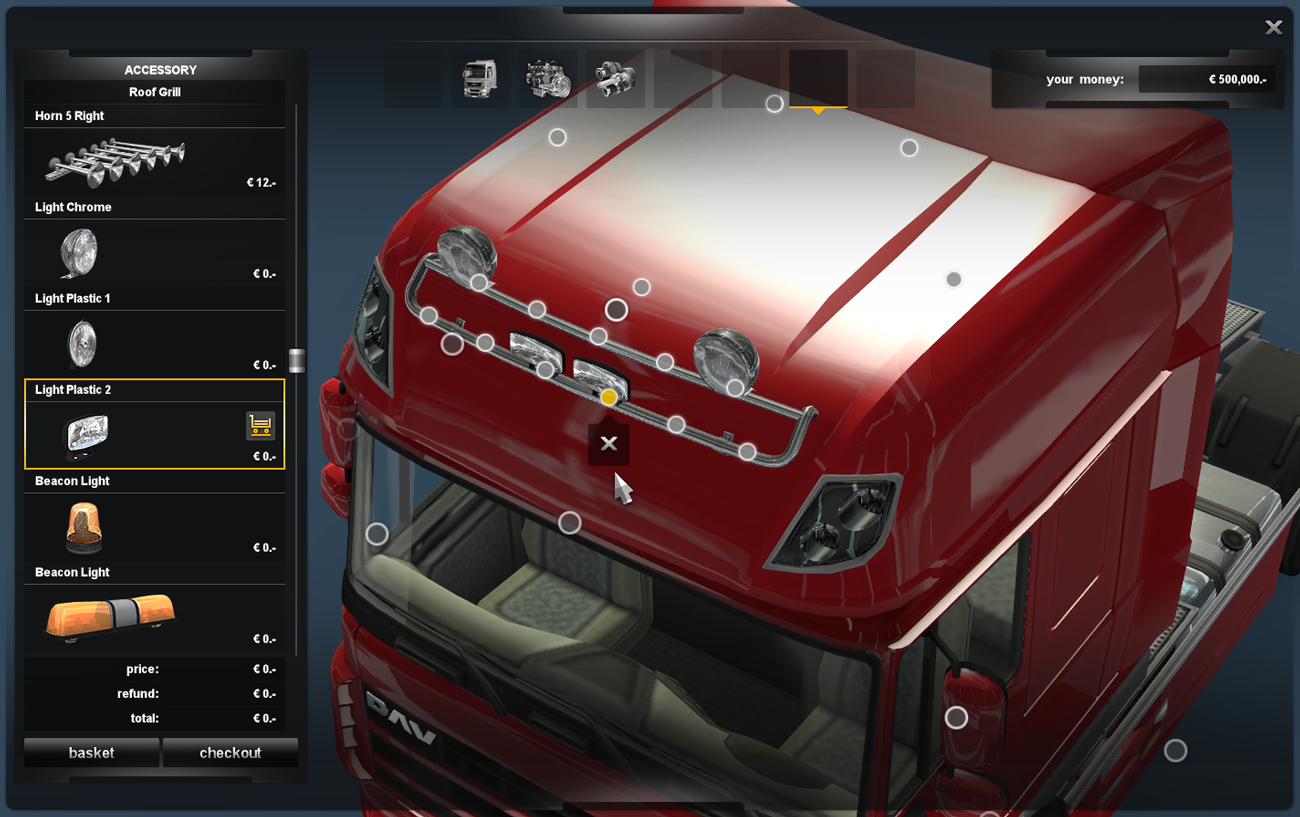Select the Horn 5 Right accessory
The height and width of the screenshot is (817, 1300).
[154, 162]
